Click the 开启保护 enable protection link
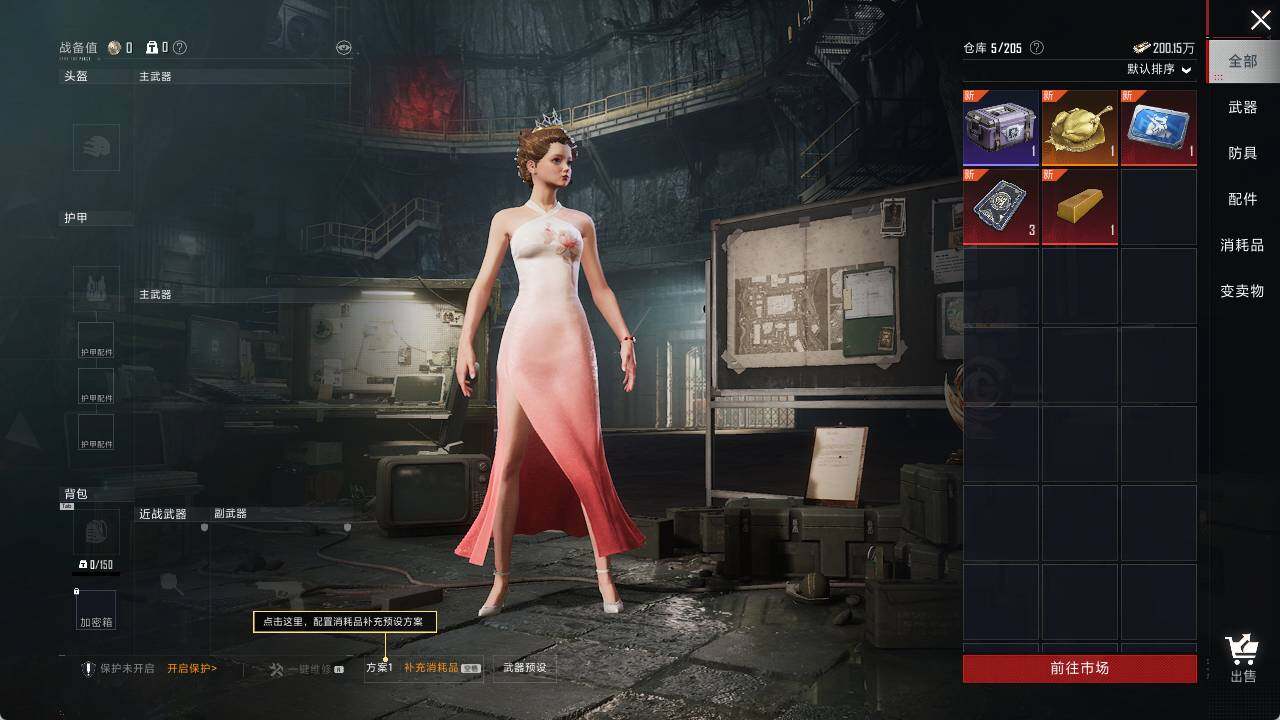Viewport: 1280px width, 720px height. point(192,668)
